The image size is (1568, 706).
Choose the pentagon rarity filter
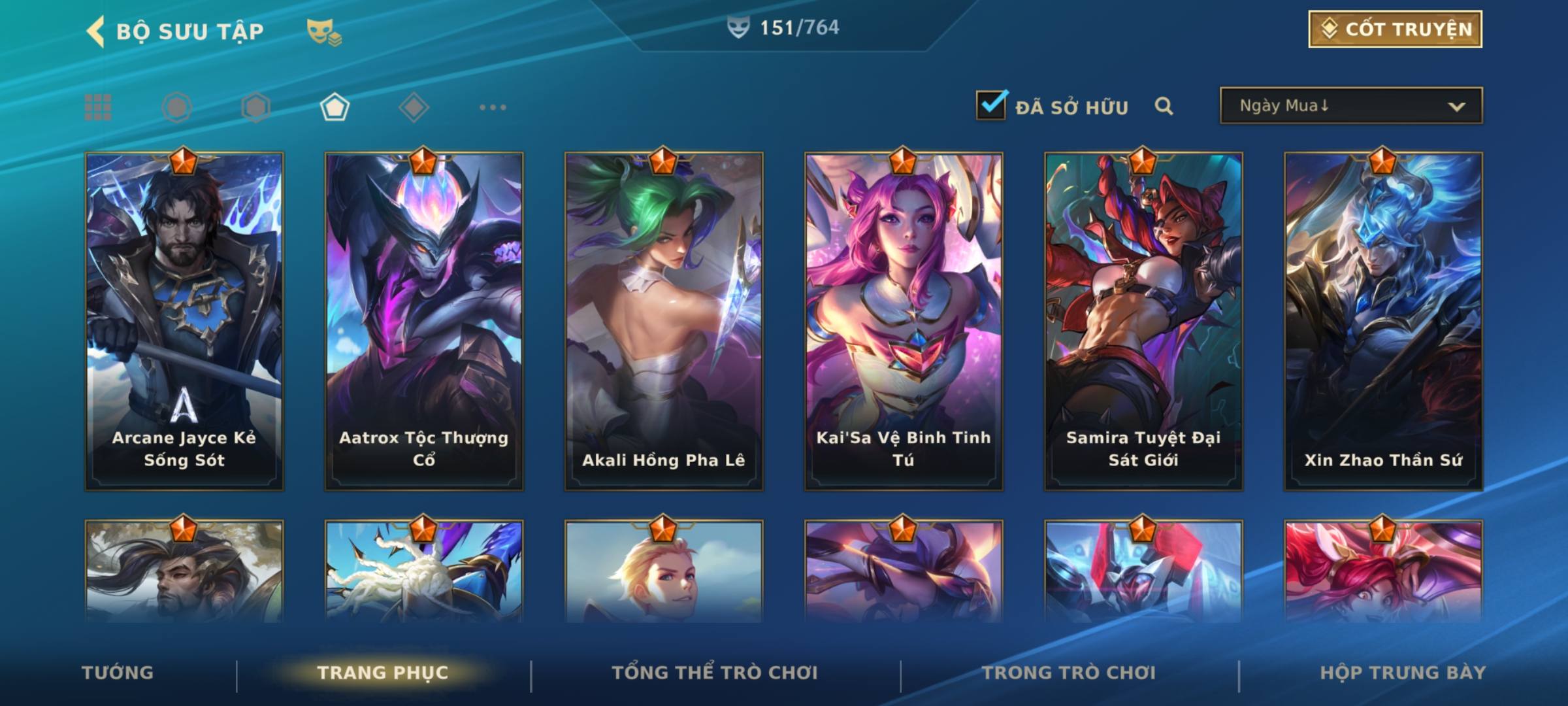pyautogui.click(x=335, y=107)
